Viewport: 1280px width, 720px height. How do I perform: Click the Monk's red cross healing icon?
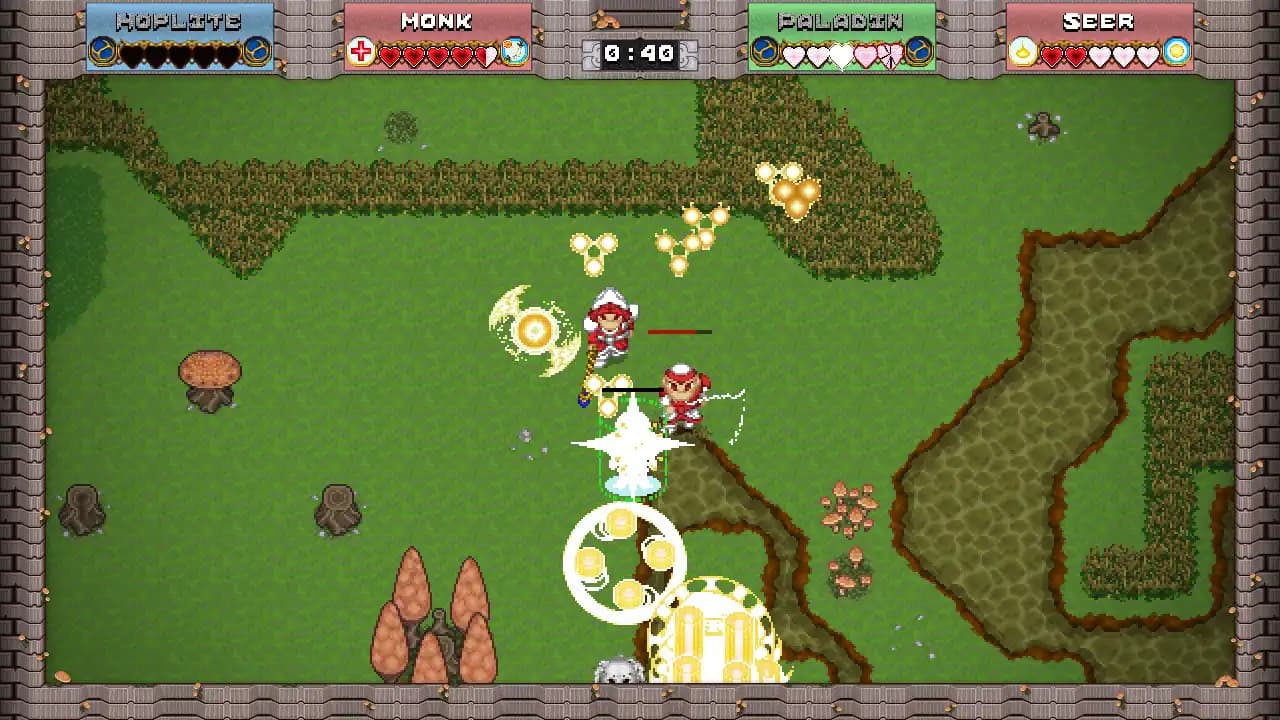coord(360,53)
